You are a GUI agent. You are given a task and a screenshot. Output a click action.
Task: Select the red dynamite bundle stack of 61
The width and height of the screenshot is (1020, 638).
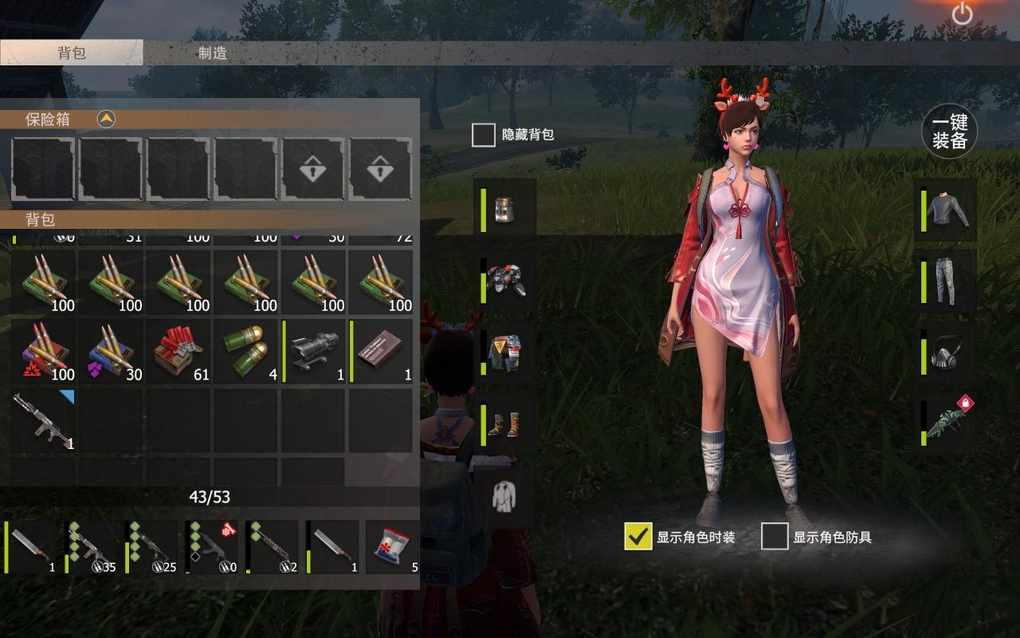(178, 353)
